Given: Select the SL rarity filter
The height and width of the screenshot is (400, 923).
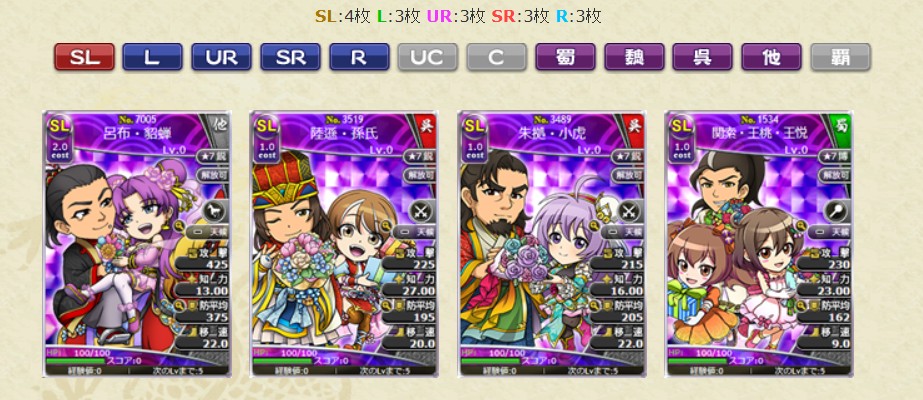Looking at the screenshot, I should click(x=84, y=56).
